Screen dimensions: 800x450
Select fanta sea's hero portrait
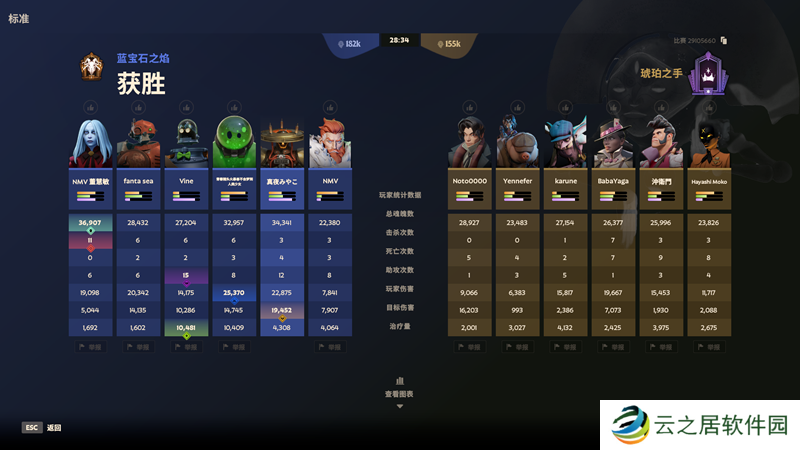pos(138,143)
